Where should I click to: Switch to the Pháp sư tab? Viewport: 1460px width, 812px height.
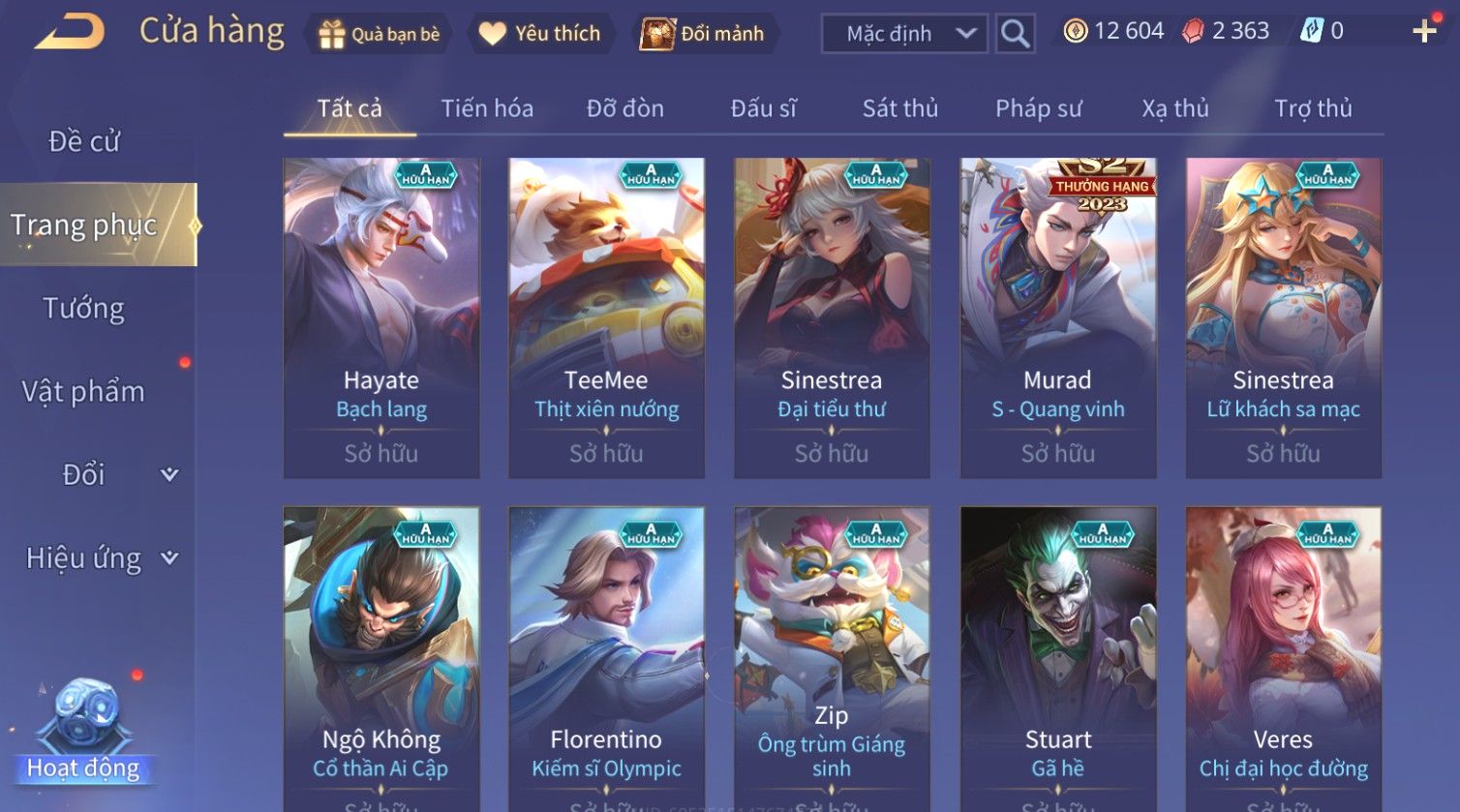[x=1038, y=108]
